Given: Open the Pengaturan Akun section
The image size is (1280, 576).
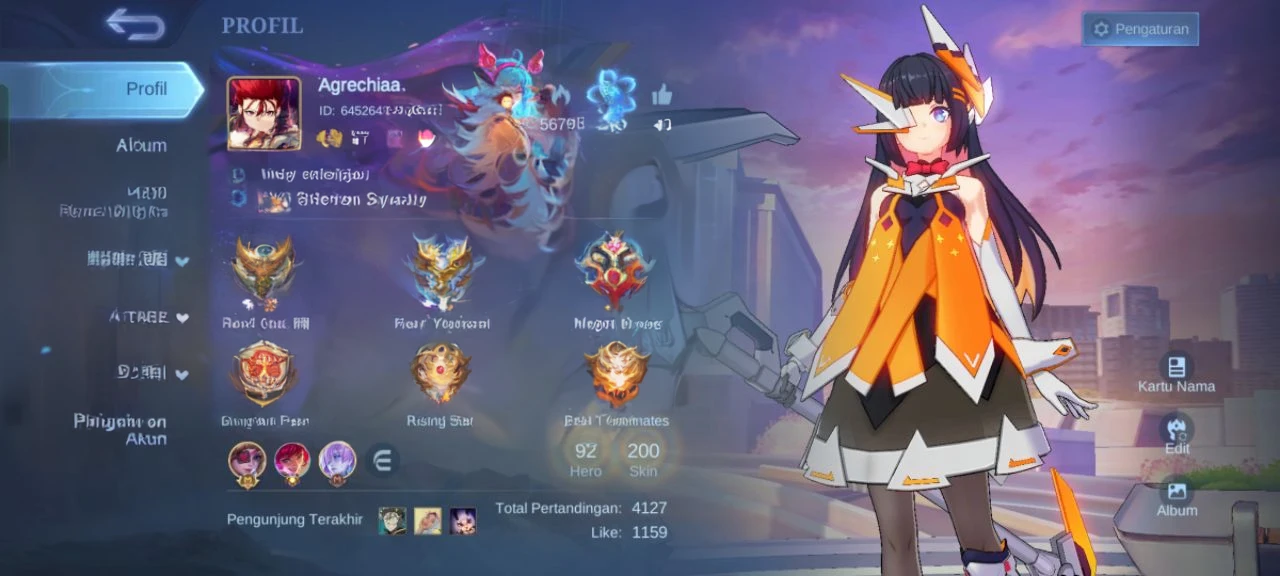Looking at the screenshot, I should click(120, 430).
